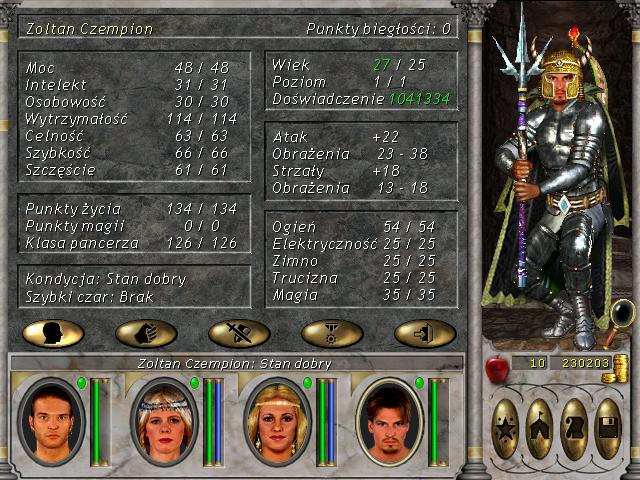Screen dimensions: 640x480
Task: Pick the goateed man party portrait
Action: coord(388,414)
